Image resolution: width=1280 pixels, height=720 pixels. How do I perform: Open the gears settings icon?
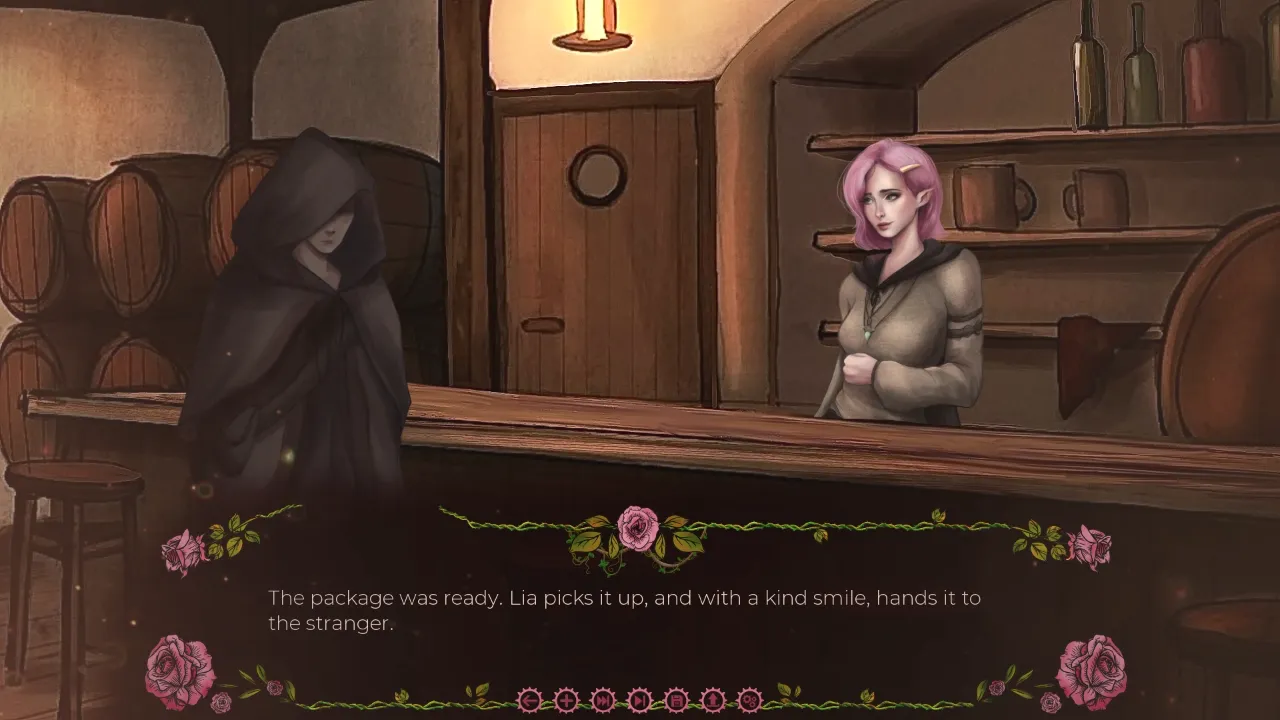click(x=749, y=700)
